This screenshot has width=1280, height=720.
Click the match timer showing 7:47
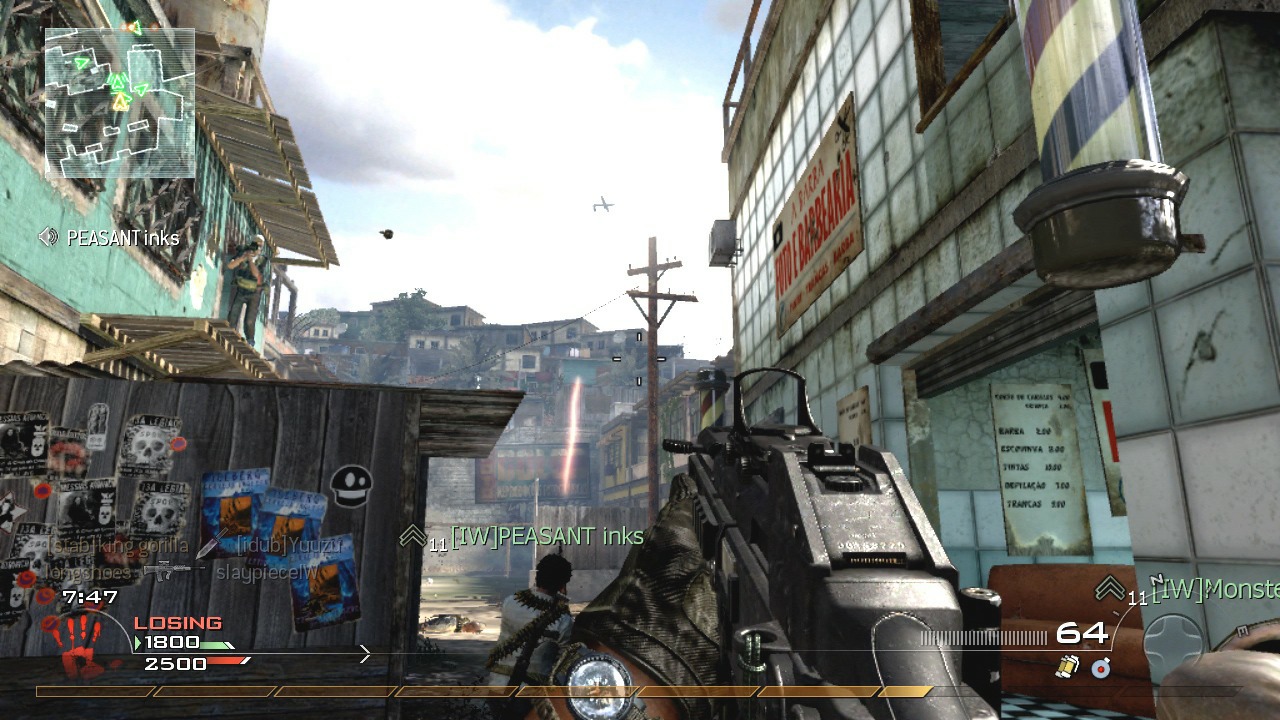[89, 597]
